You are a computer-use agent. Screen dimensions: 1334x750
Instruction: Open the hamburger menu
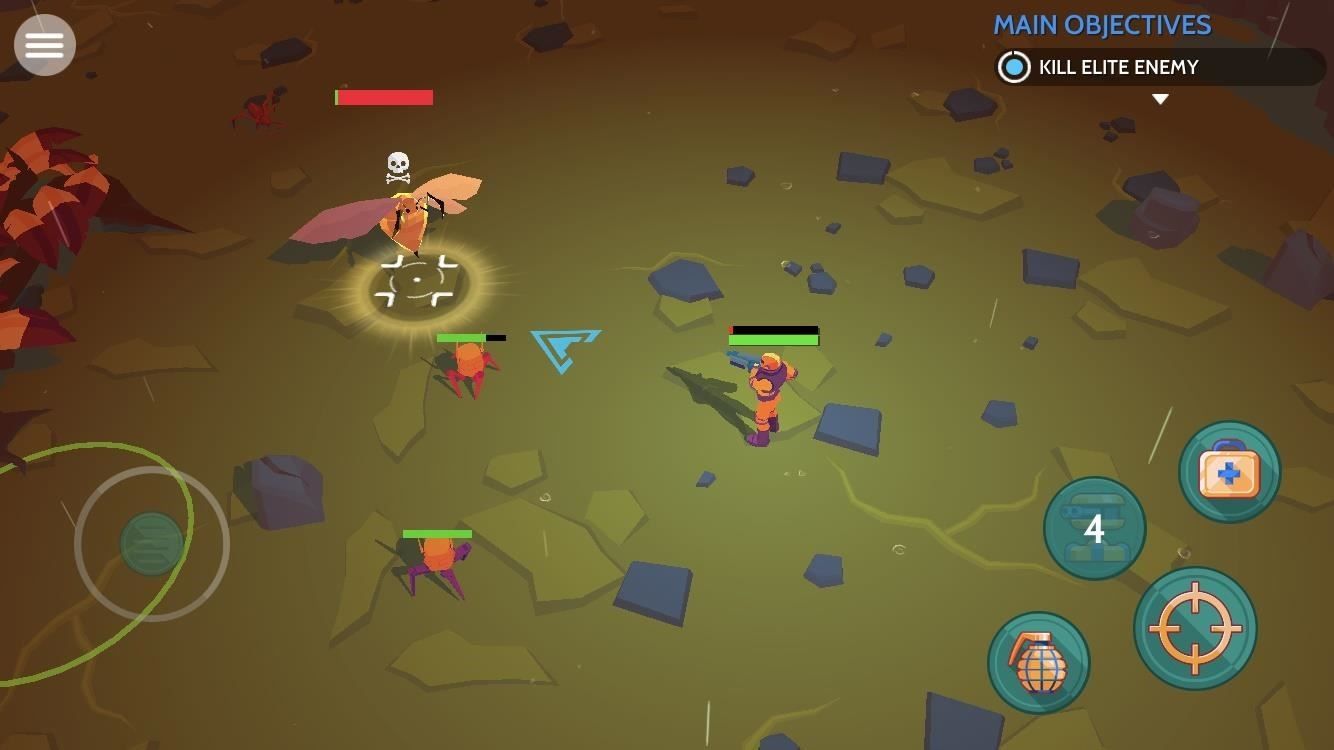45,45
